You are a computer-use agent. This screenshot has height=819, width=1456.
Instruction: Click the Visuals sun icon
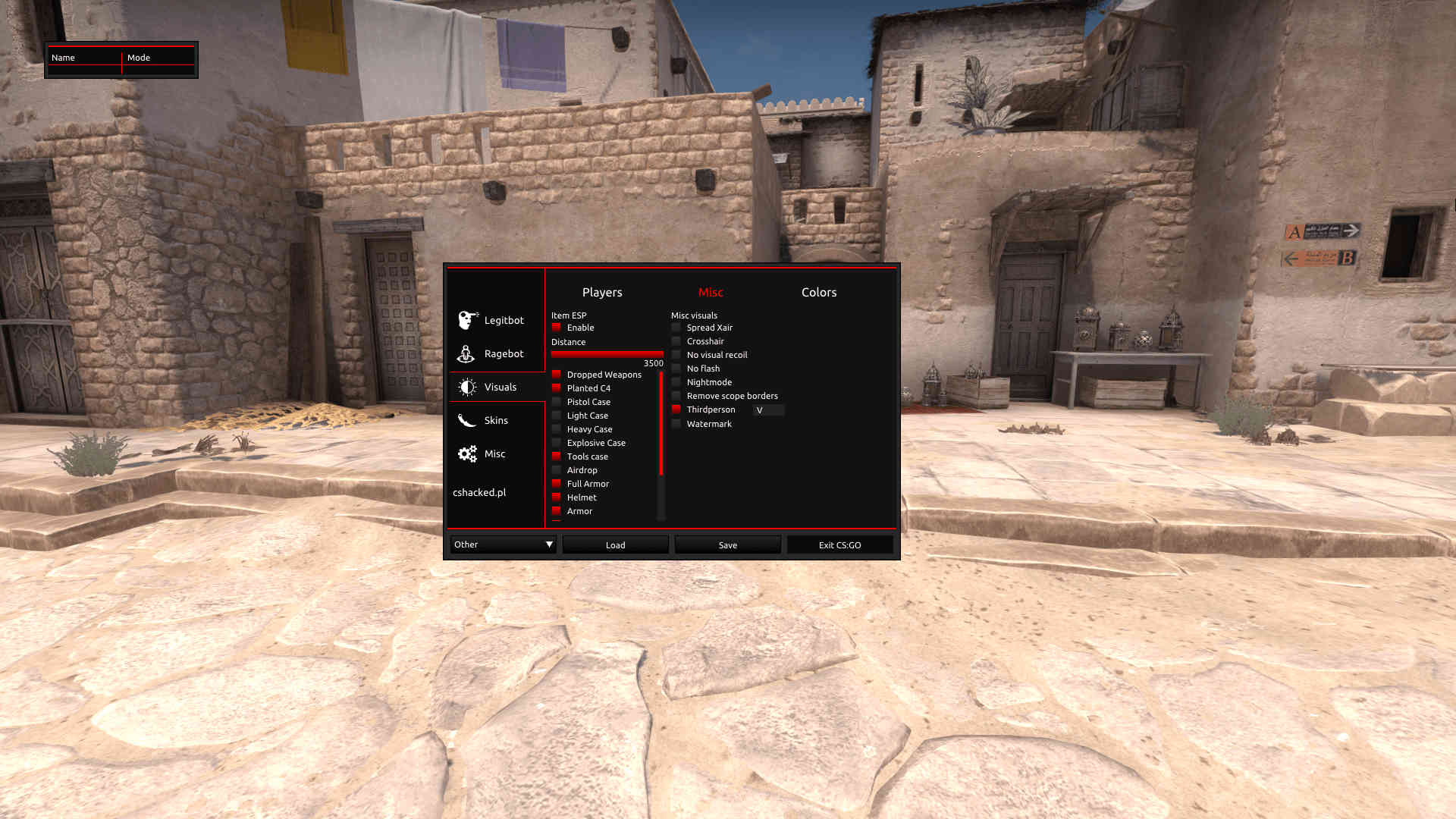[x=468, y=387]
